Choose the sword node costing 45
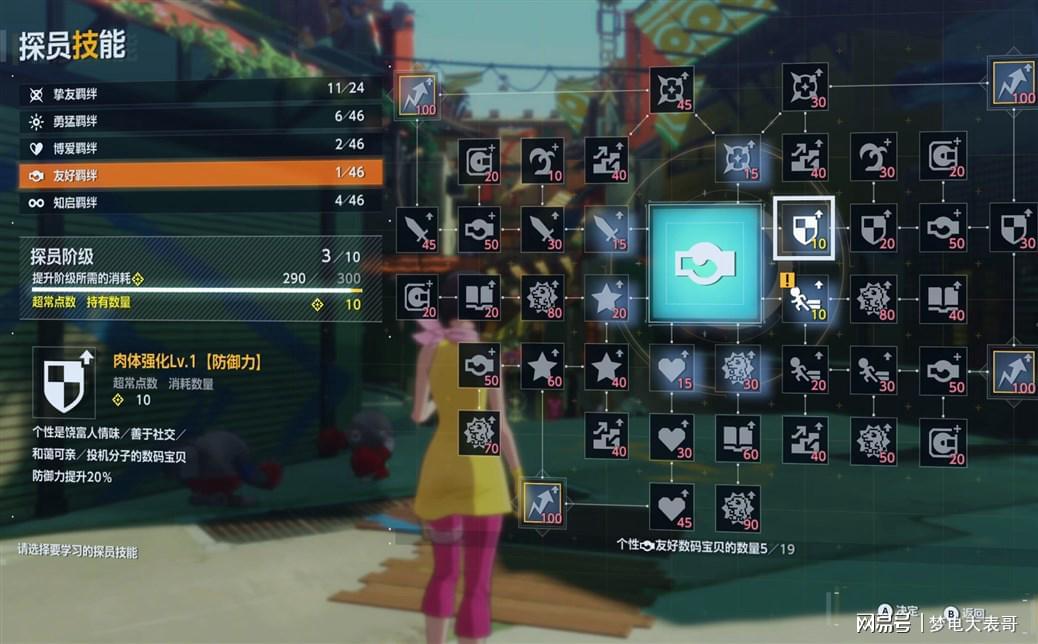Screen dimensions: 1038x644 pyautogui.click(x=418, y=228)
